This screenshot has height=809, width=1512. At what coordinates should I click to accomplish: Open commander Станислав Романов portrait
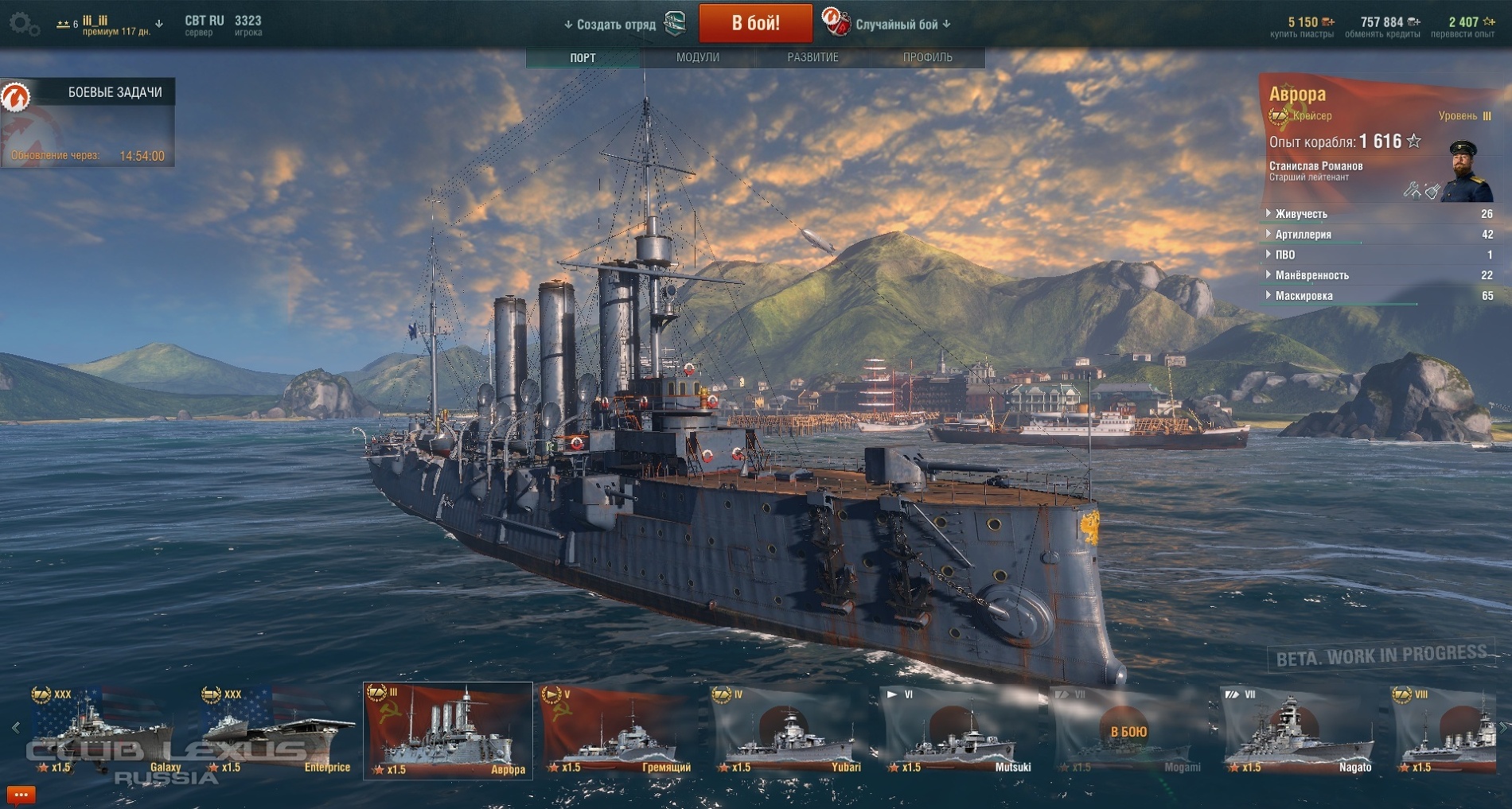1468,171
